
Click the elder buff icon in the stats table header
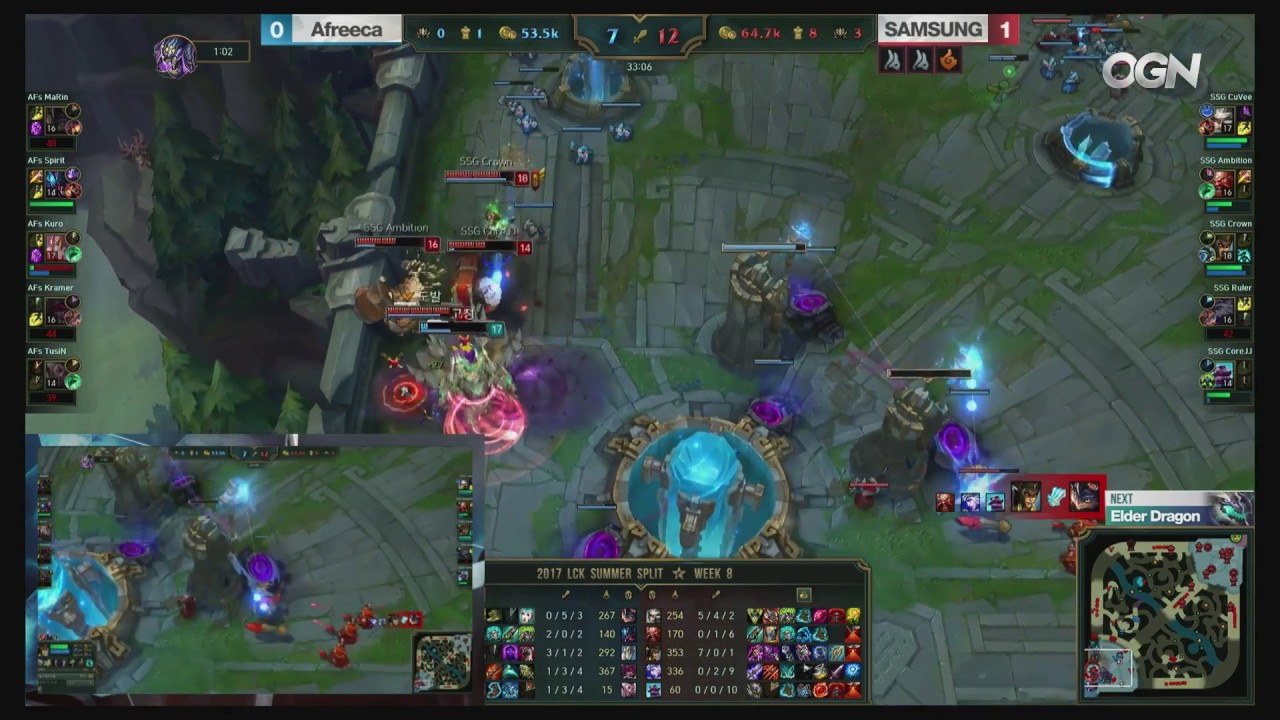[x=804, y=594]
